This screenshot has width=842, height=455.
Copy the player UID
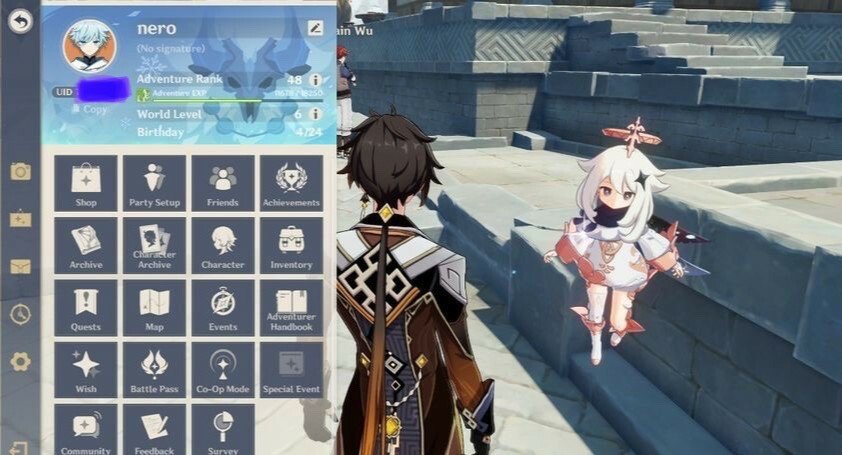95,110
